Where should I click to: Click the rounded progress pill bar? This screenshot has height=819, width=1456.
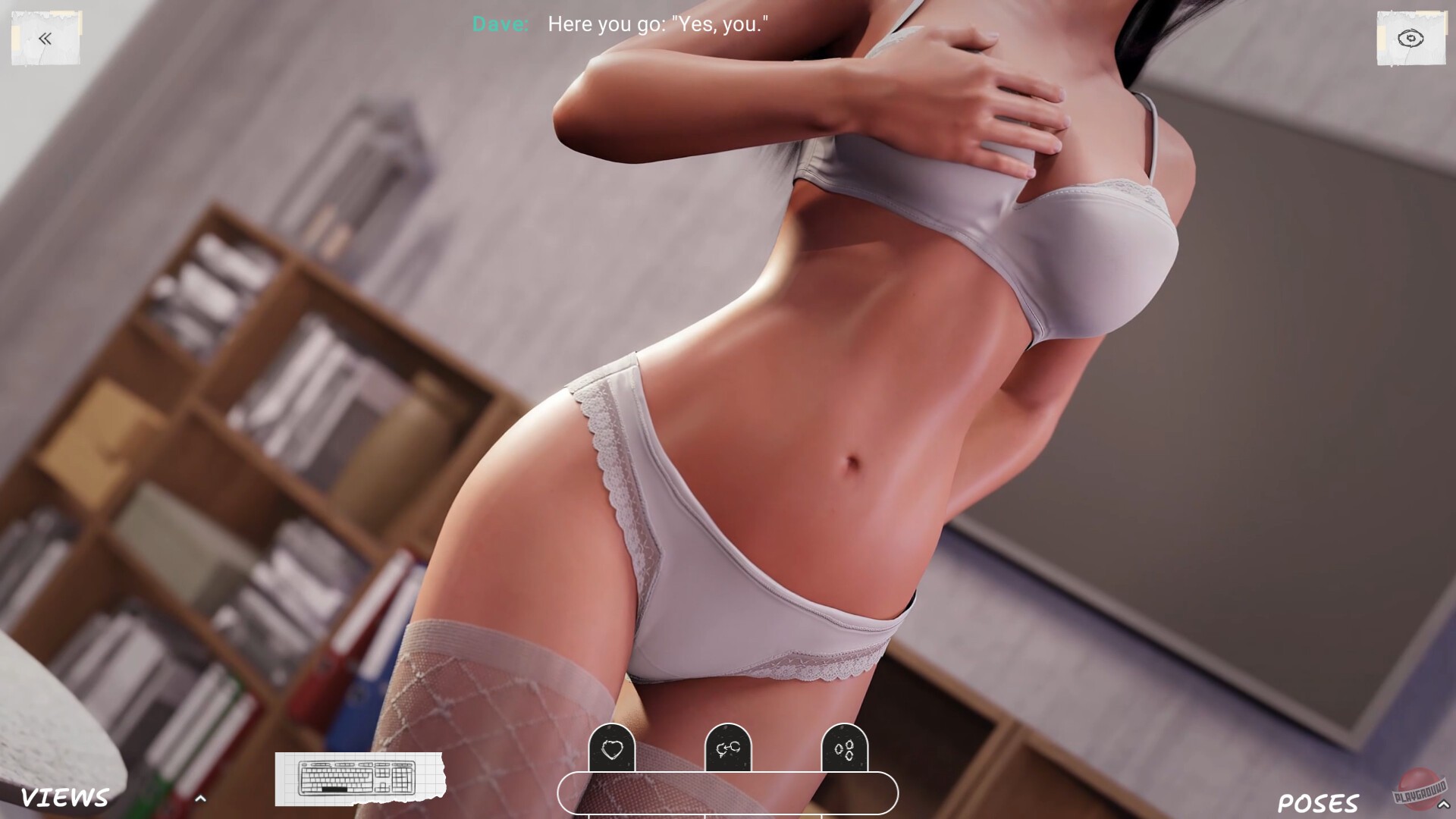(728, 793)
